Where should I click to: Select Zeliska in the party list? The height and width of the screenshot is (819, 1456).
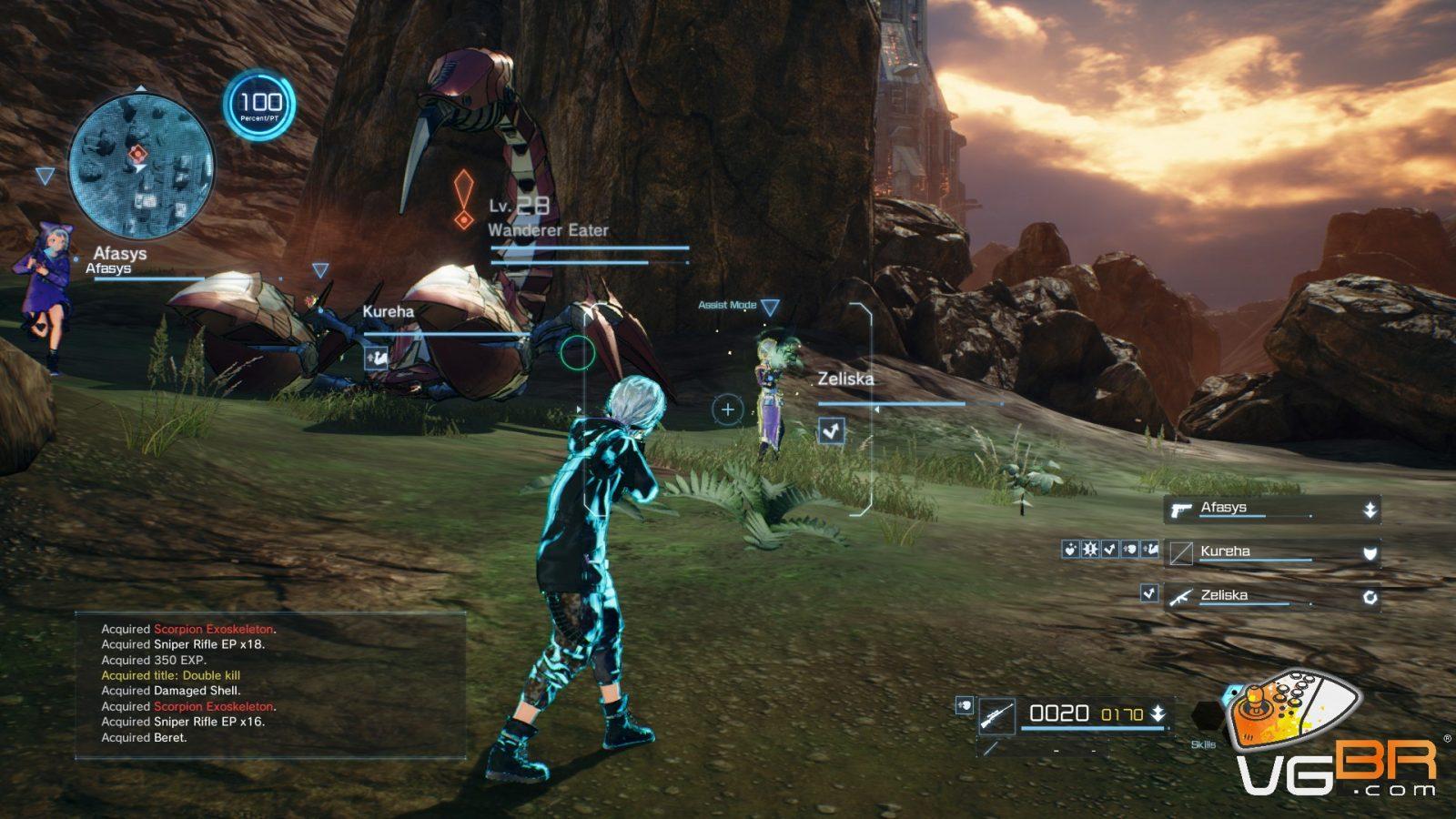point(1272,596)
